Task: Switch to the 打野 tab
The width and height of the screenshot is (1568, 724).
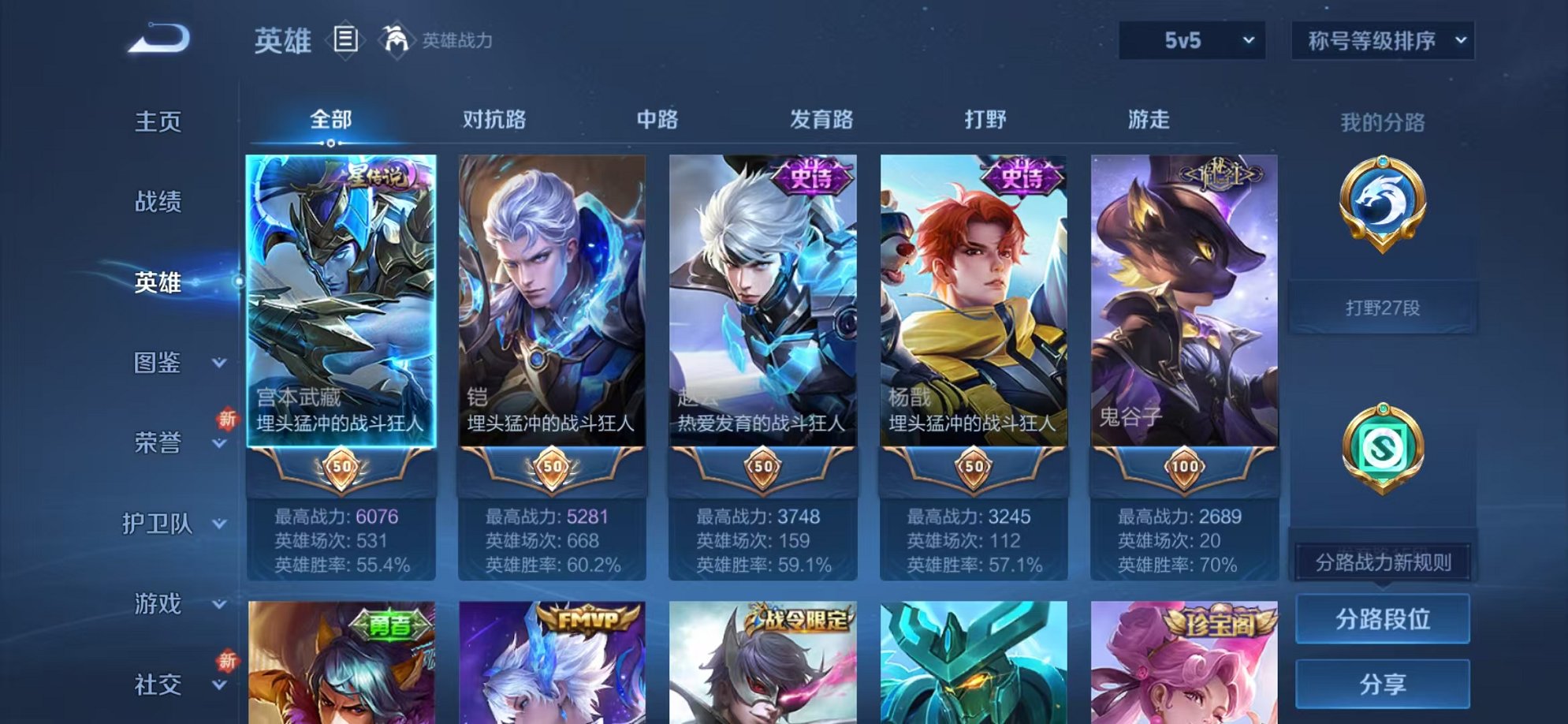Action: tap(985, 120)
